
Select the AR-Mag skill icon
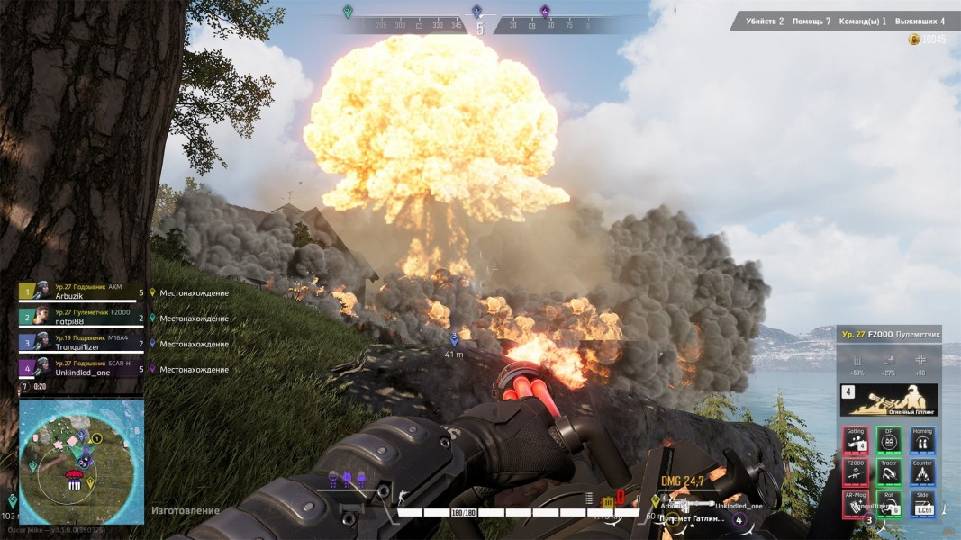click(856, 503)
